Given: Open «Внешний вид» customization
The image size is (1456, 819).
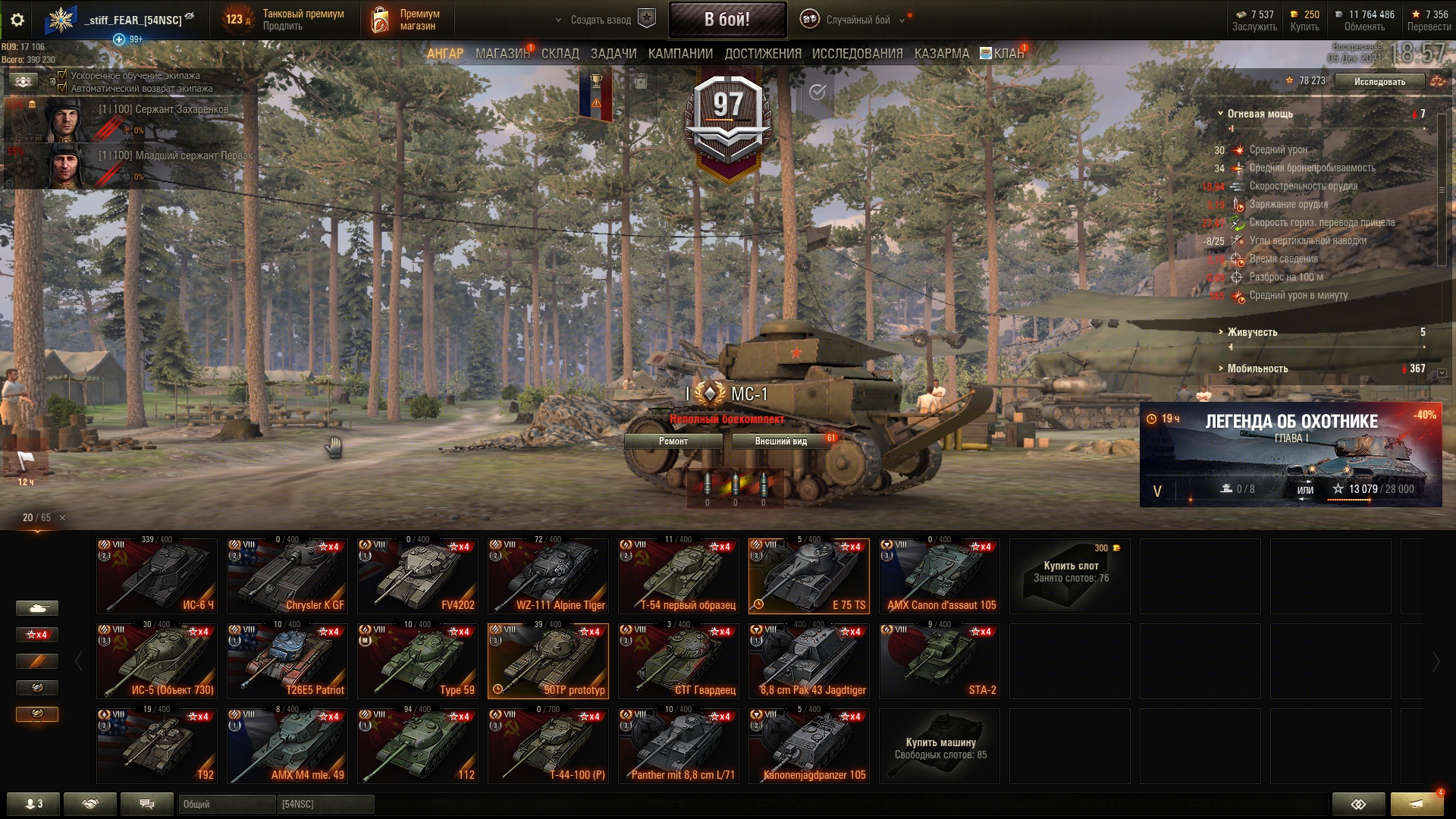Looking at the screenshot, I should pos(780,441).
